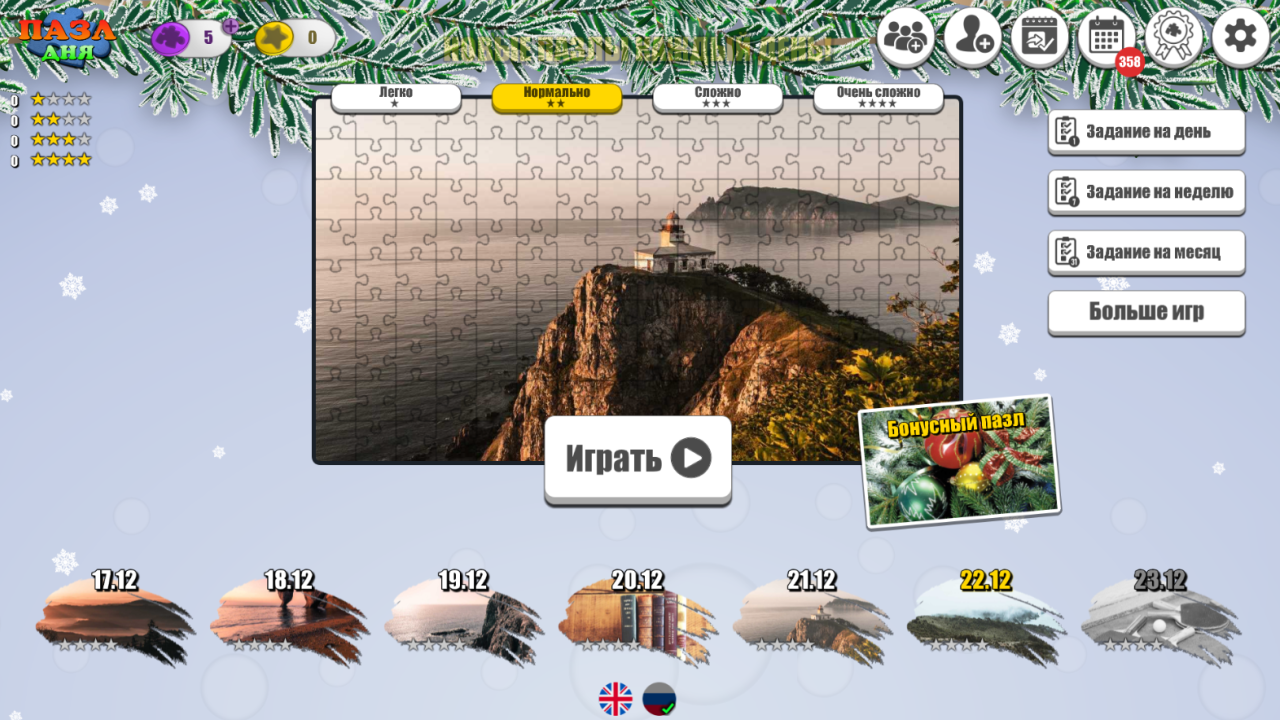The width and height of the screenshot is (1280, 720).
Task: Click the ПАЗЛ ДНЯ puzzle logo
Action: 66,33
